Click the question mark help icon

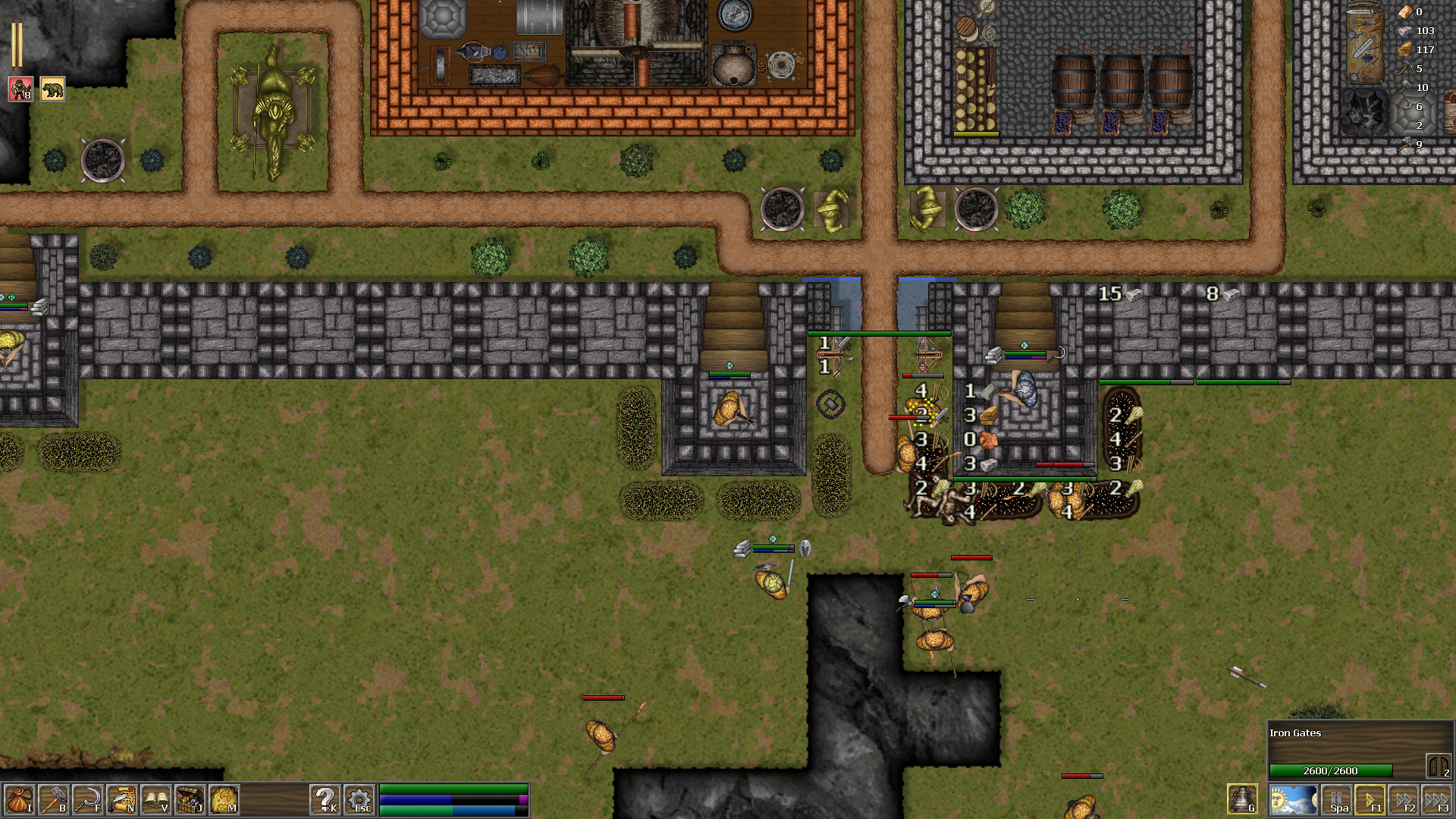pos(326,800)
